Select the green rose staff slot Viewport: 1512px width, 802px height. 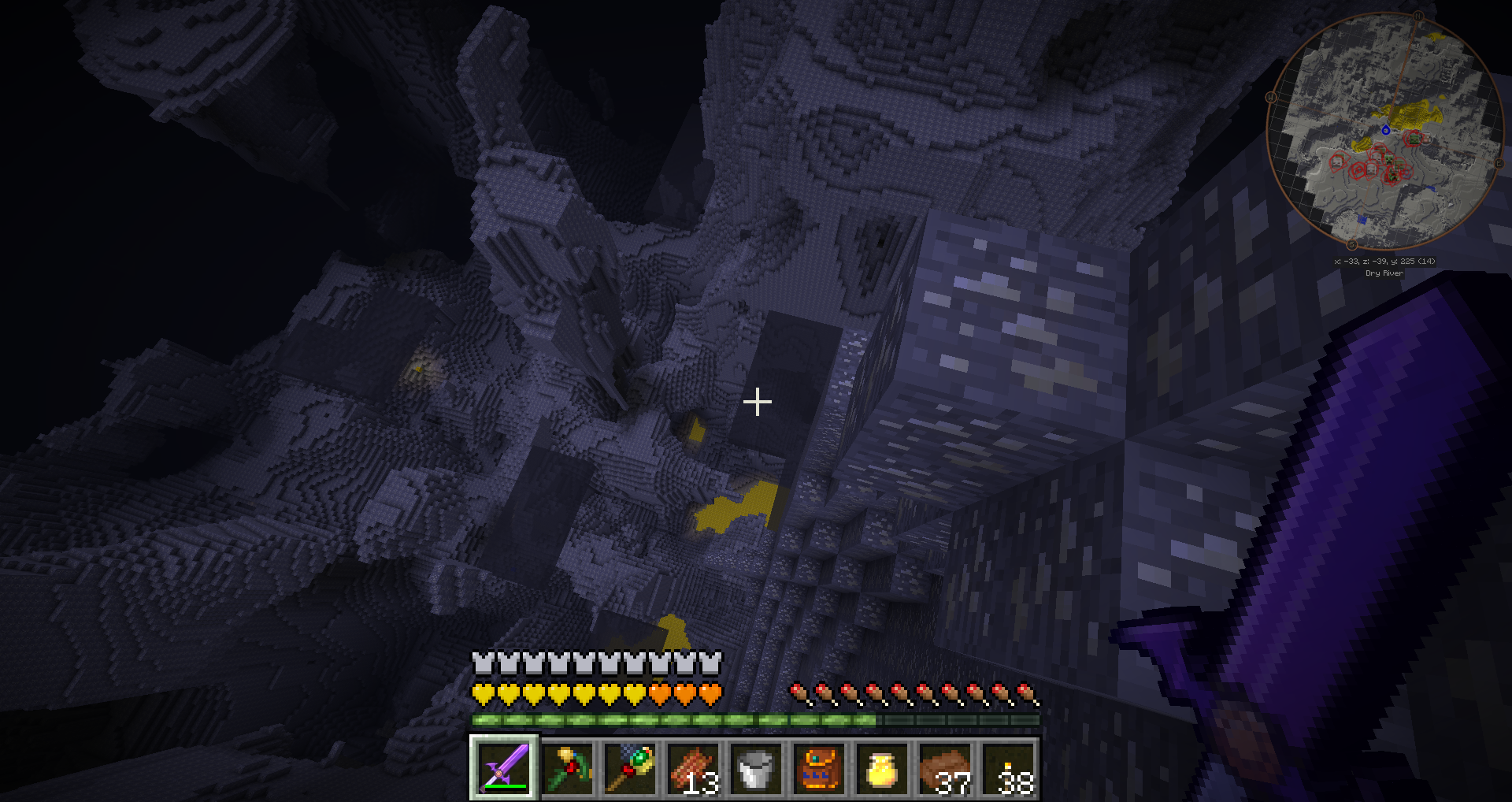pyautogui.click(x=567, y=768)
